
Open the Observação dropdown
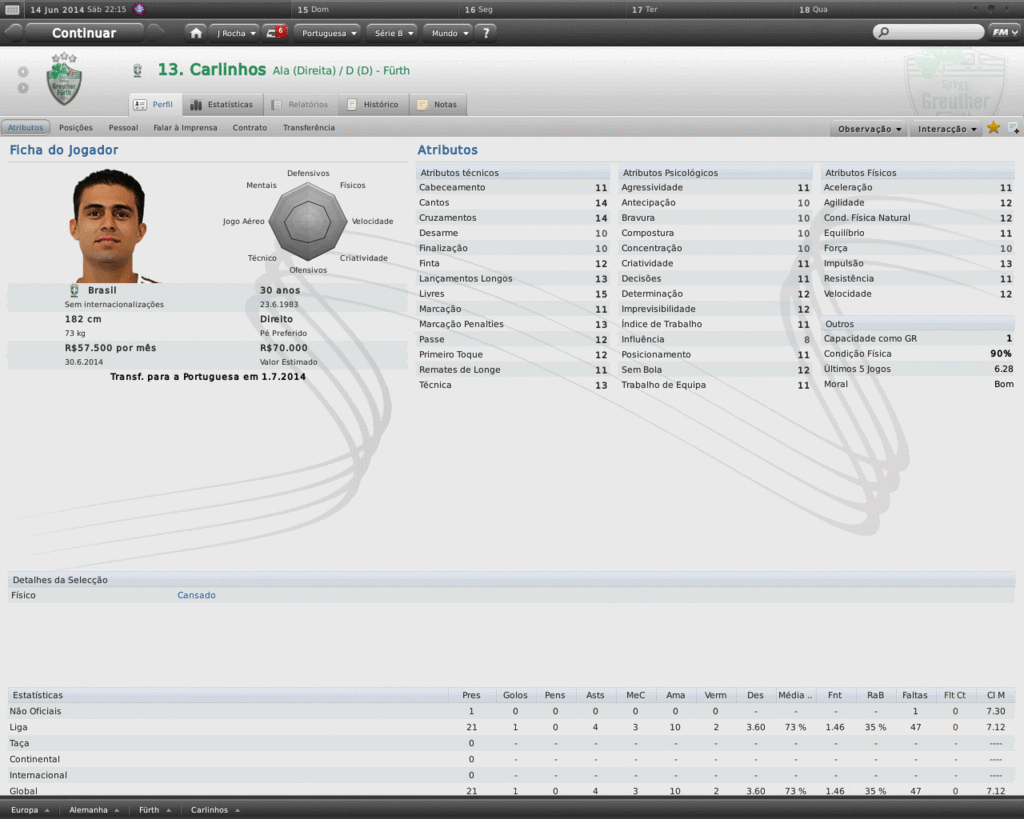[x=870, y=129]
